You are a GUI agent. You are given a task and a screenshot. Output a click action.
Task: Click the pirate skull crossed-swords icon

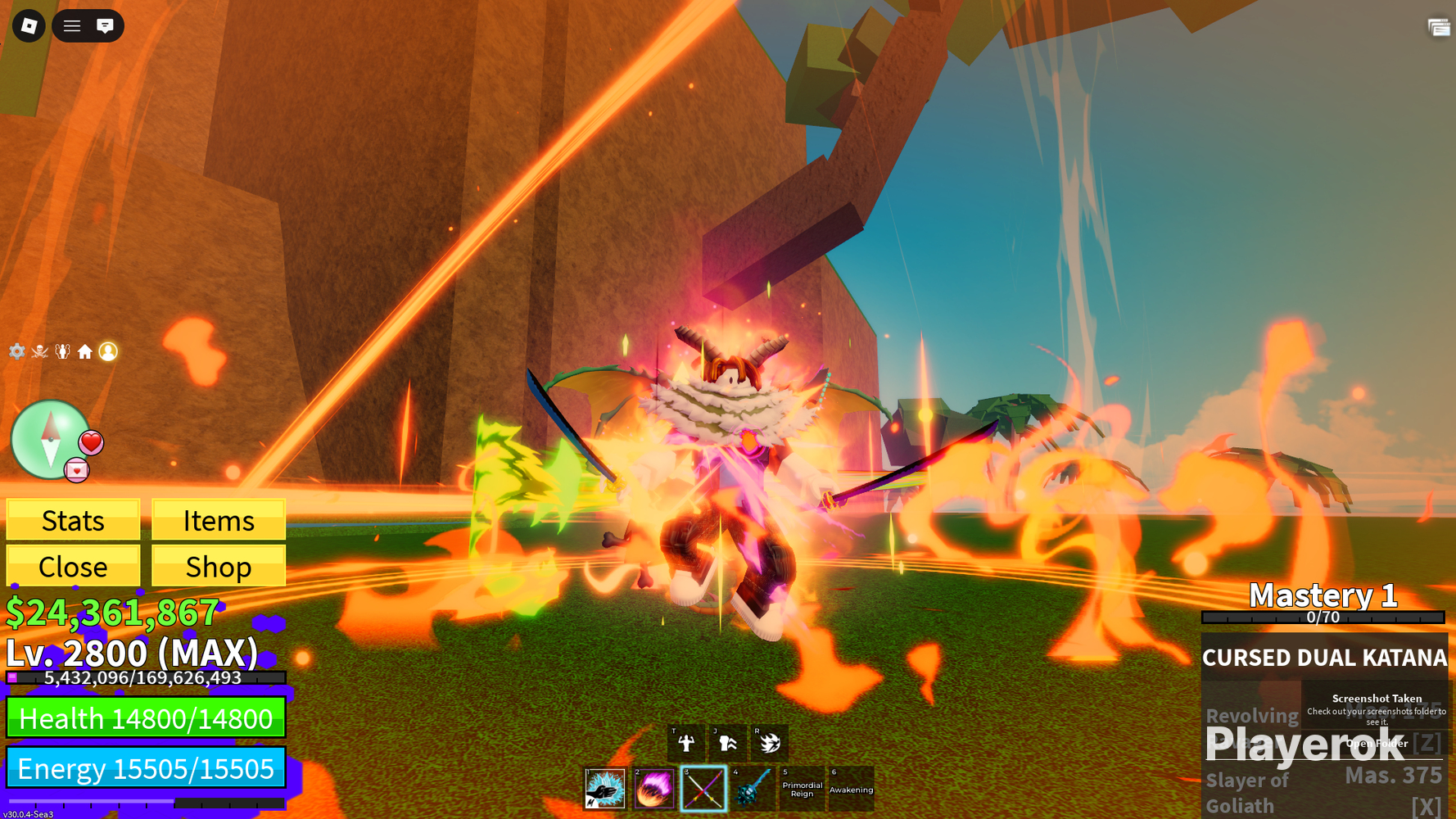39,351
